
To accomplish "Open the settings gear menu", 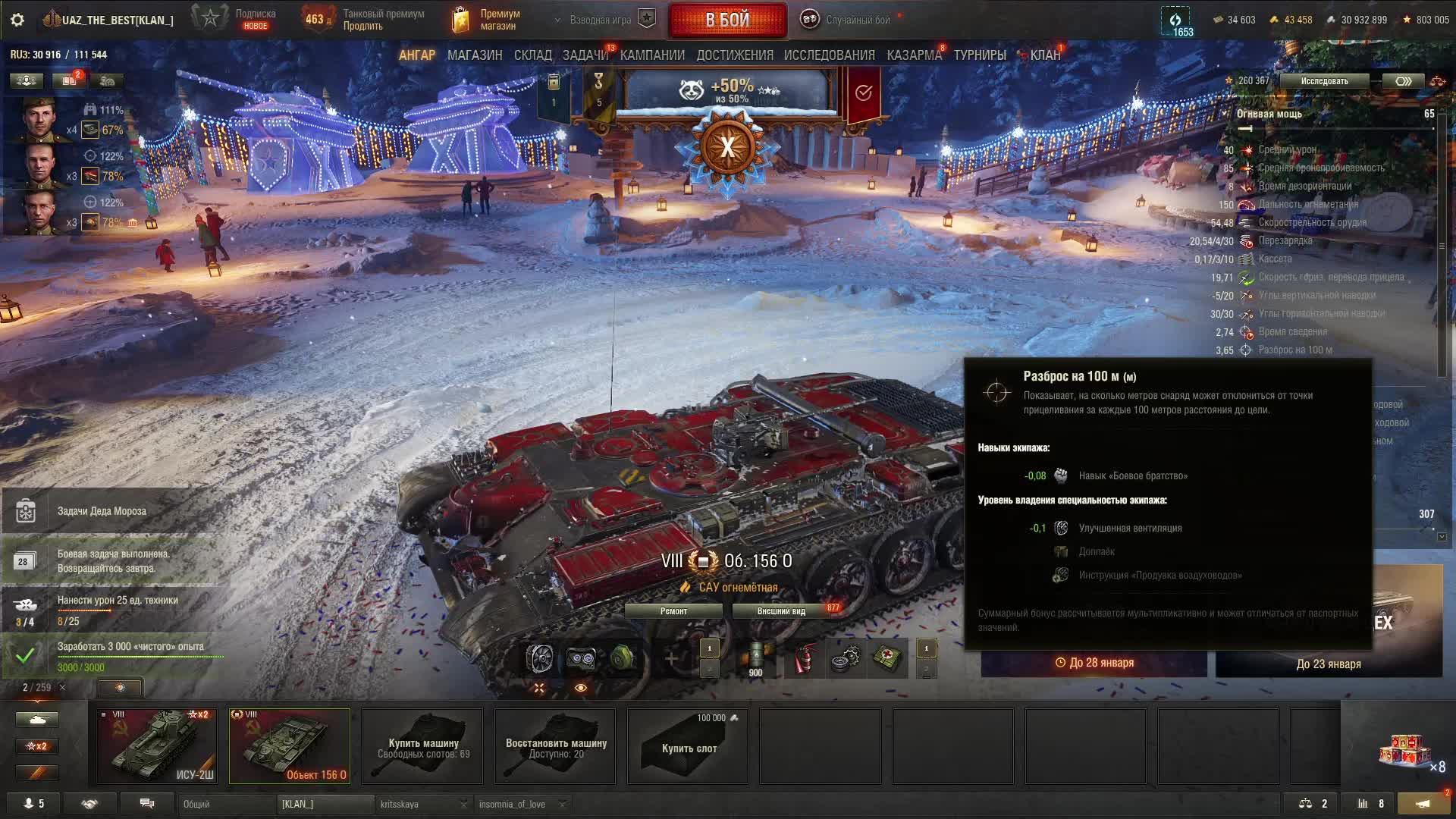I will 17,20.
